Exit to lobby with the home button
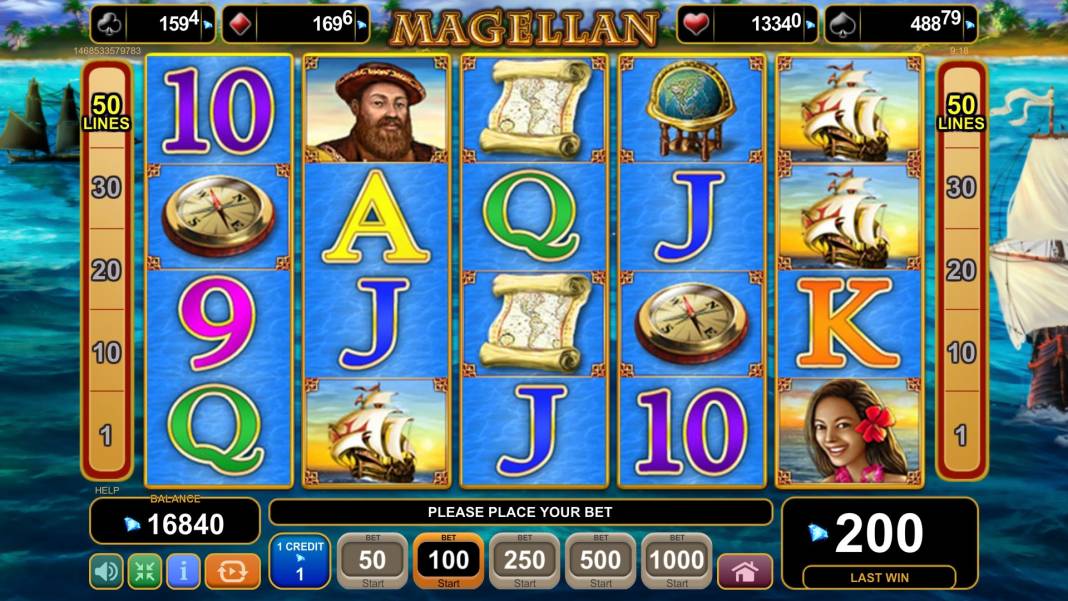The width and height of the screenshot is (1068, 601). click(x=745, y=571)
